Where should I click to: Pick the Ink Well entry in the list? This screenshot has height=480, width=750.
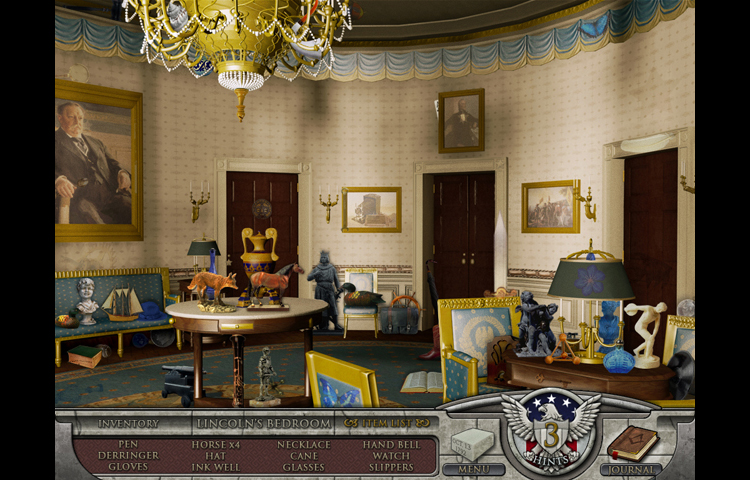216,467
